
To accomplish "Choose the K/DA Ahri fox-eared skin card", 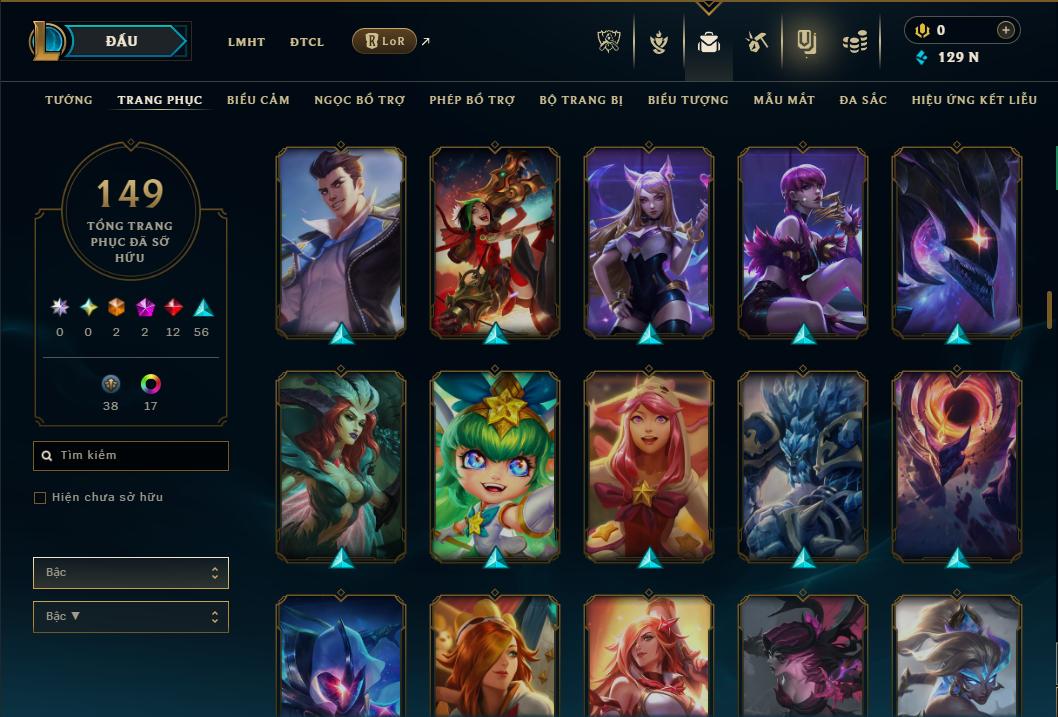I will (x=649, y=240).
